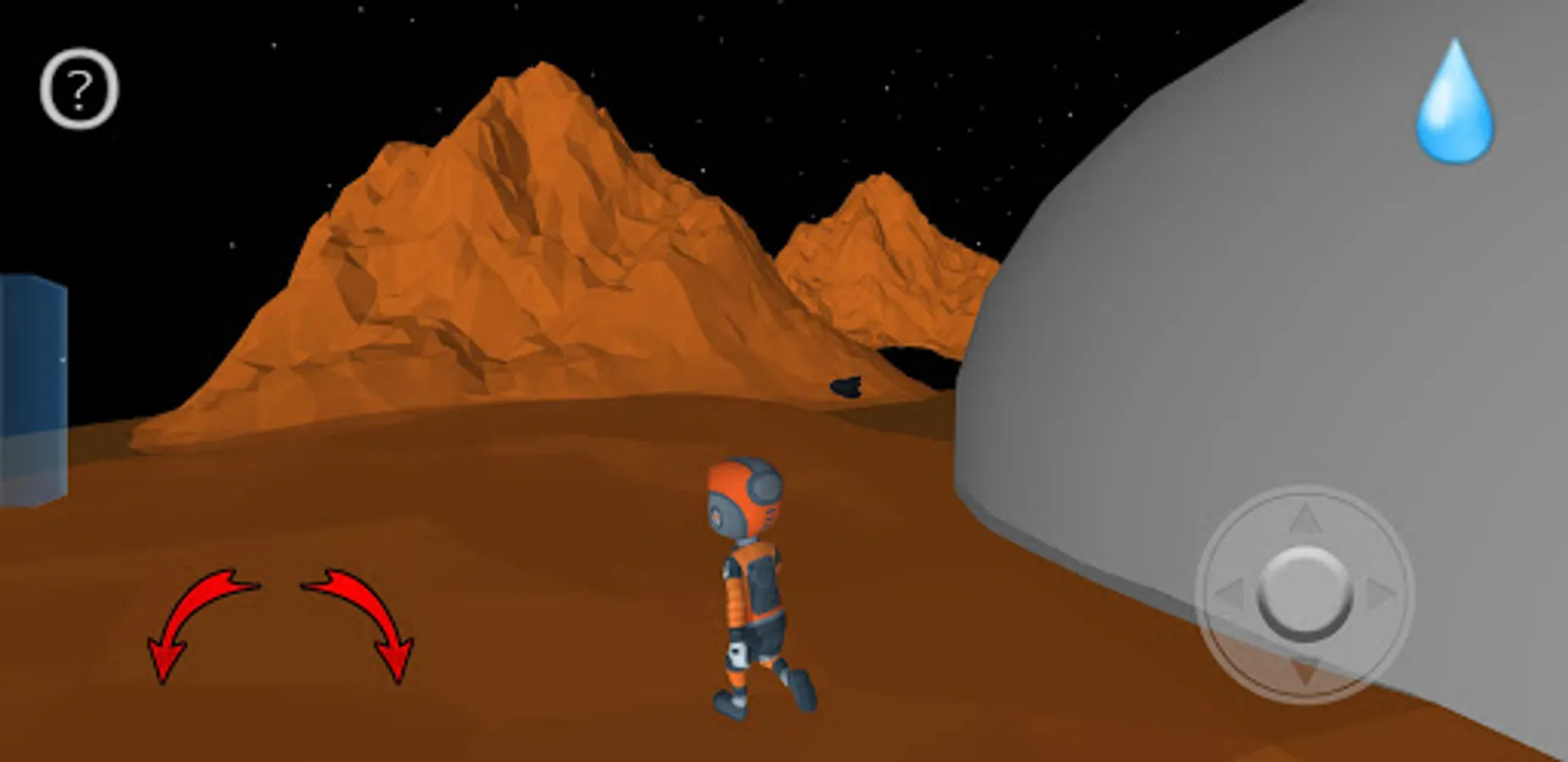Open the help question mark icon
Image resolution: width=1568 pixels, height=762 pixels.
pyautogui.click(x=79, y=89)
